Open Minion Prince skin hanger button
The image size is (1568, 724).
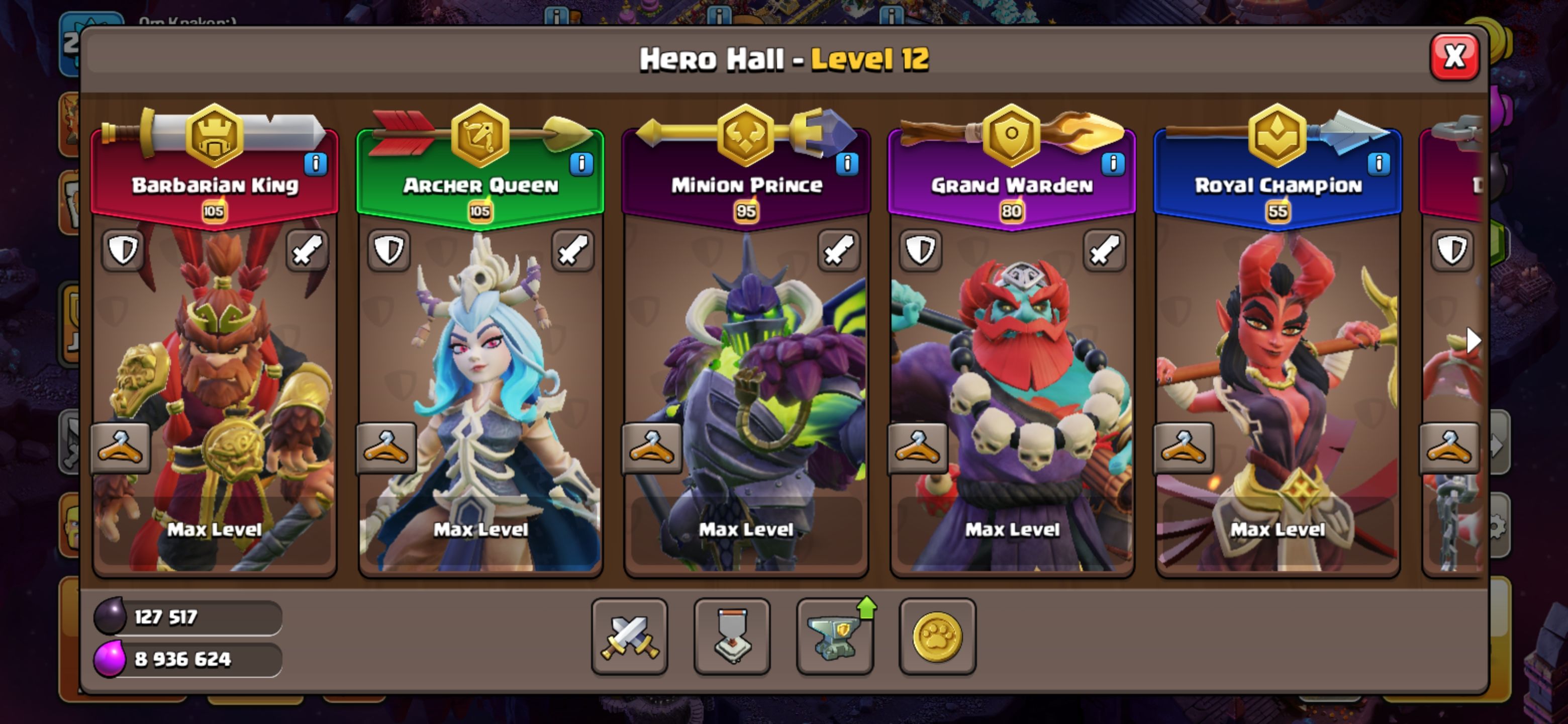click(x=651, y=447)
